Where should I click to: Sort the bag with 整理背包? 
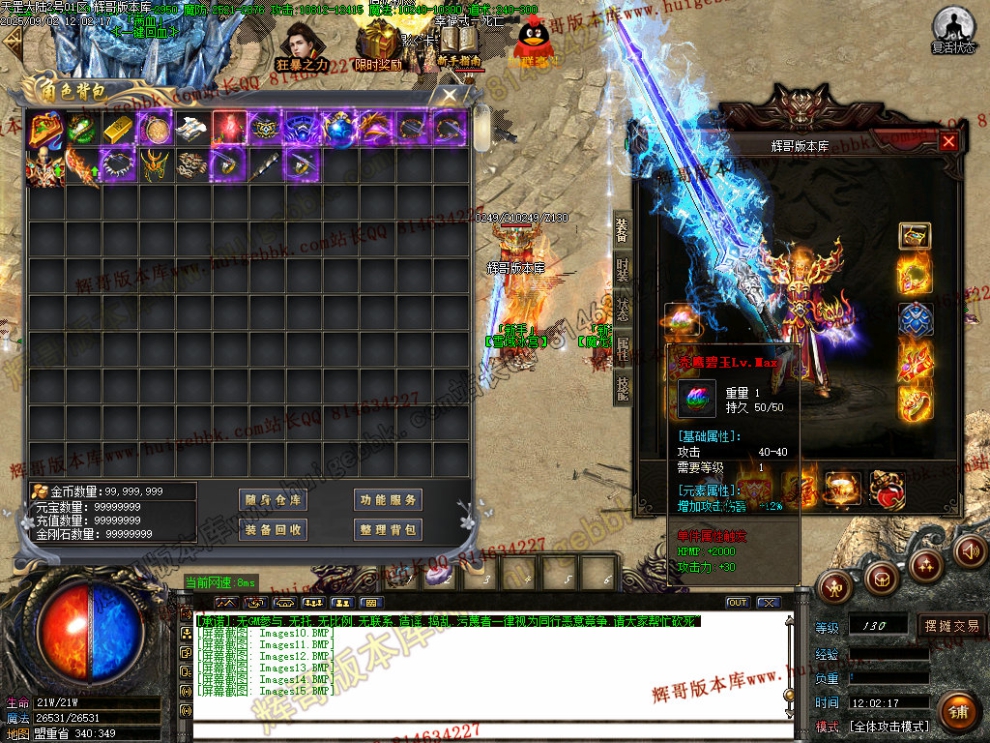click(x=388, y=529)
